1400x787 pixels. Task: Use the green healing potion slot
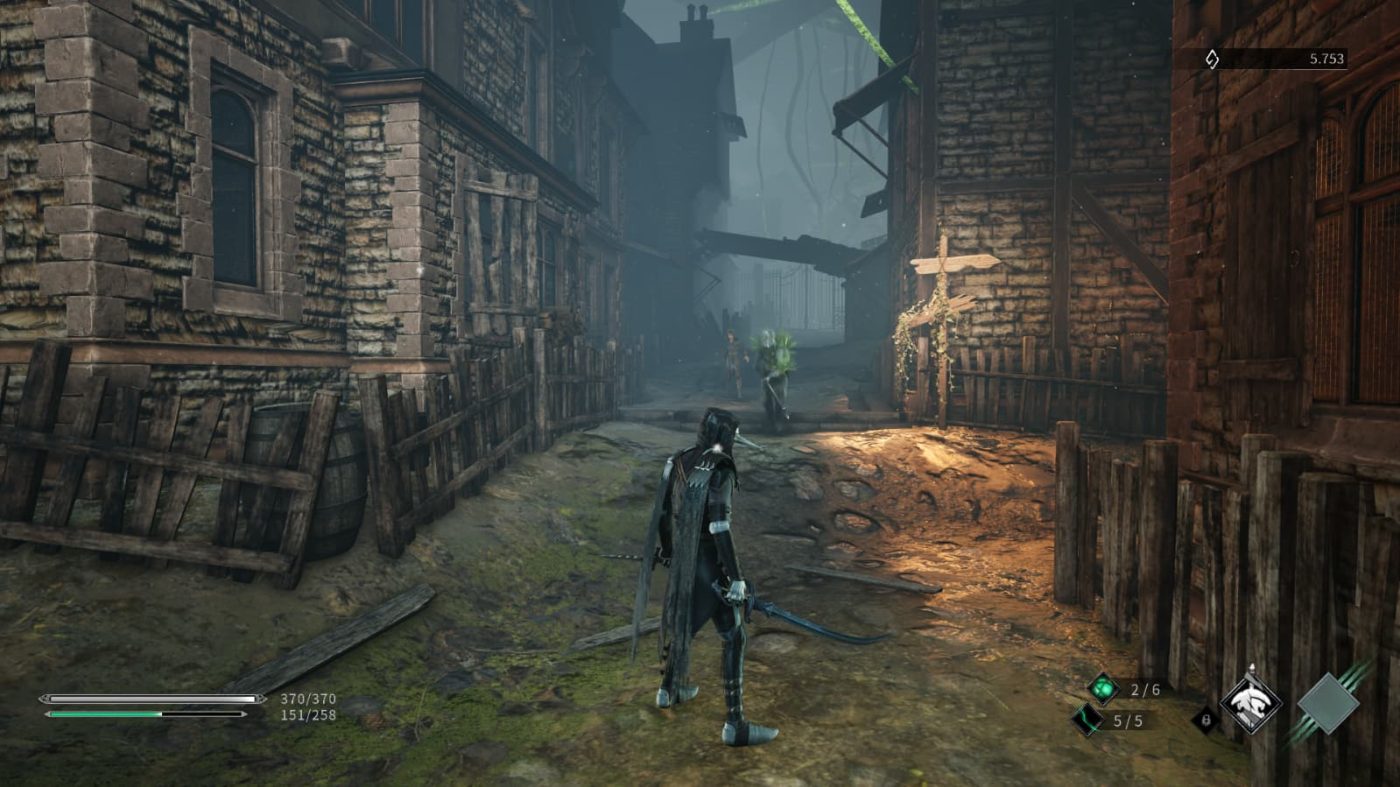[x=1103, y=688]
